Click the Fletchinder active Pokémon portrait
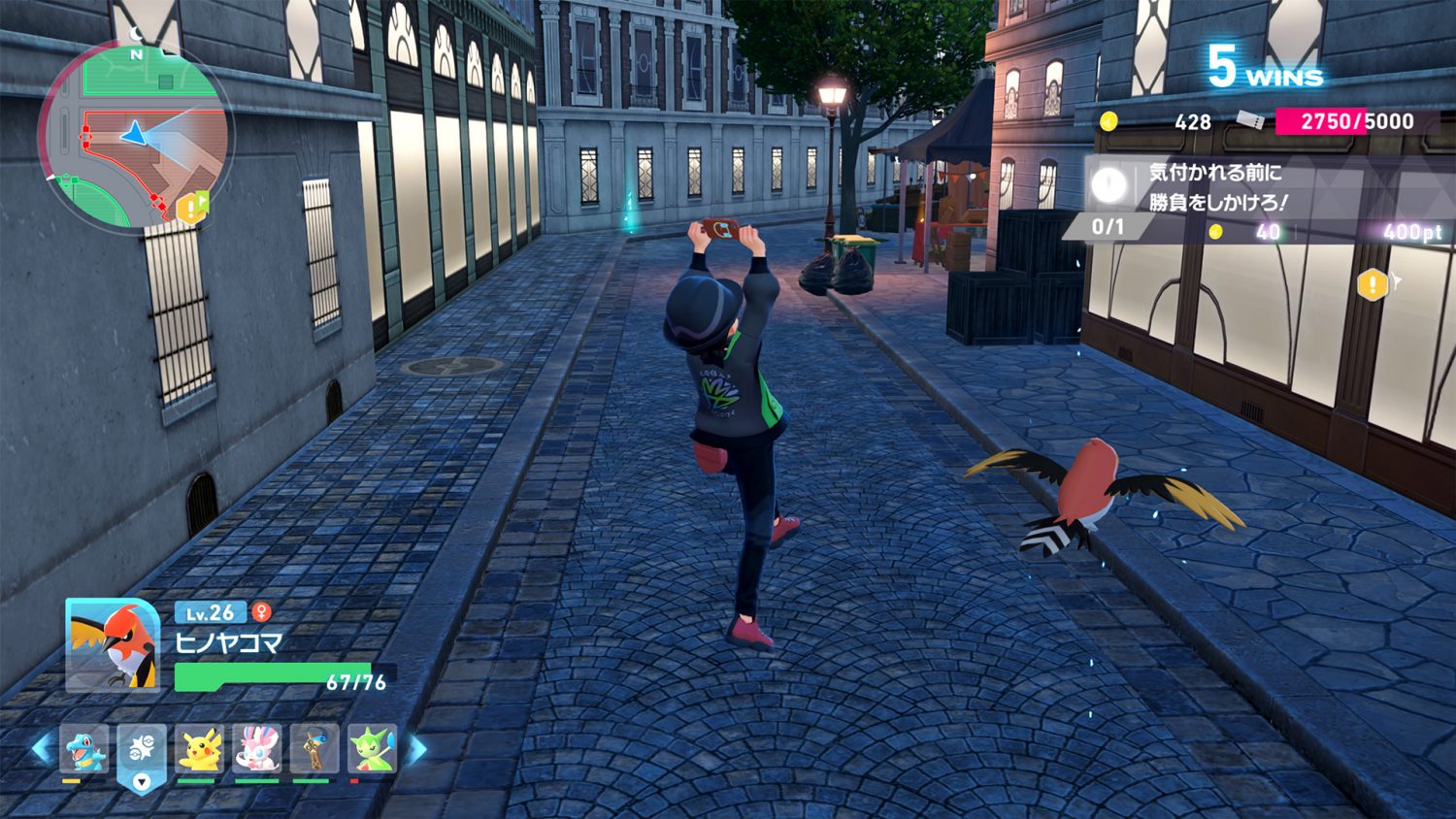This screenshot has width=1456, height=819. point(113,645)
